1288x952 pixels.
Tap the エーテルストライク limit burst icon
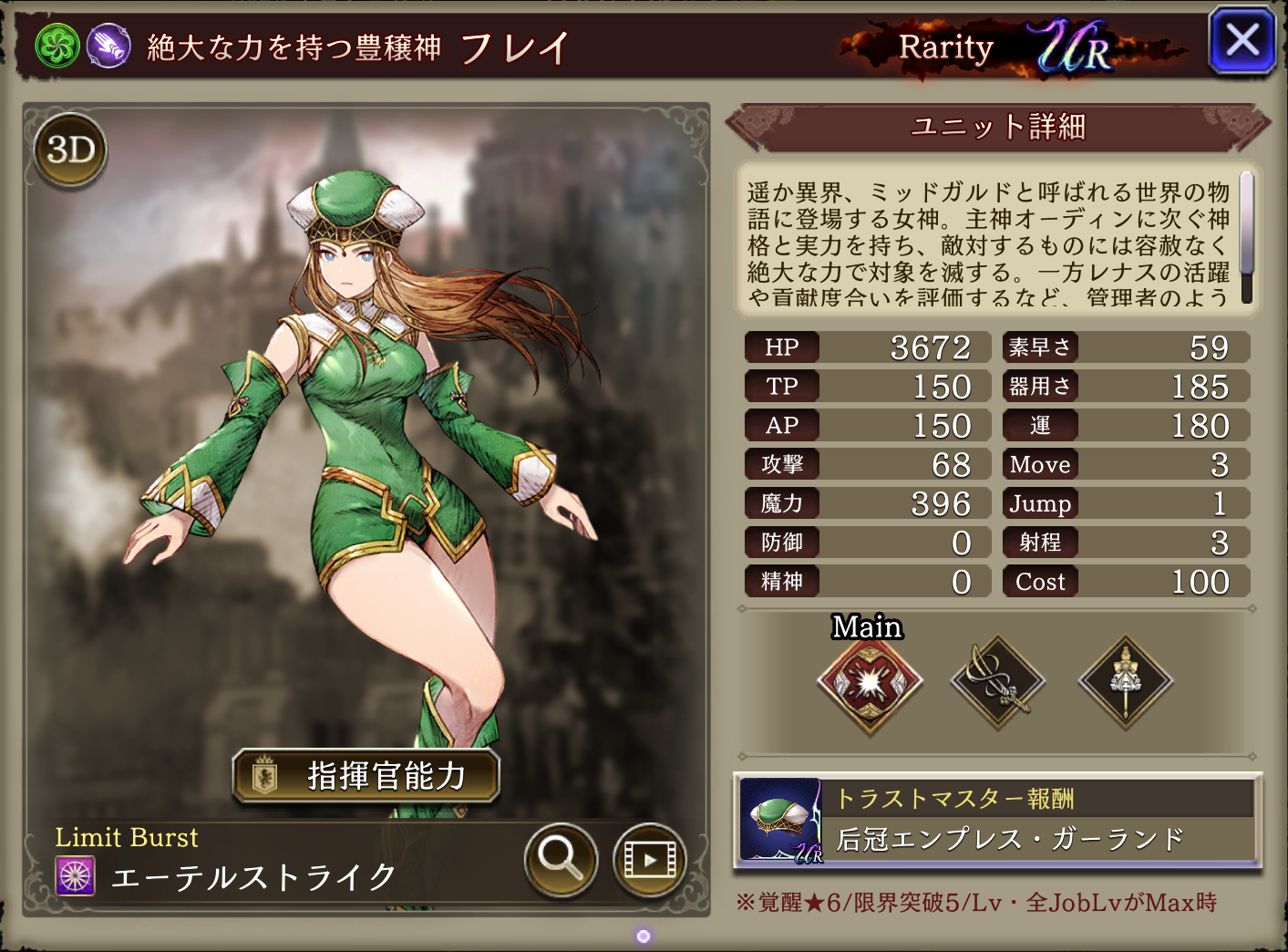(x=75, y=876)
